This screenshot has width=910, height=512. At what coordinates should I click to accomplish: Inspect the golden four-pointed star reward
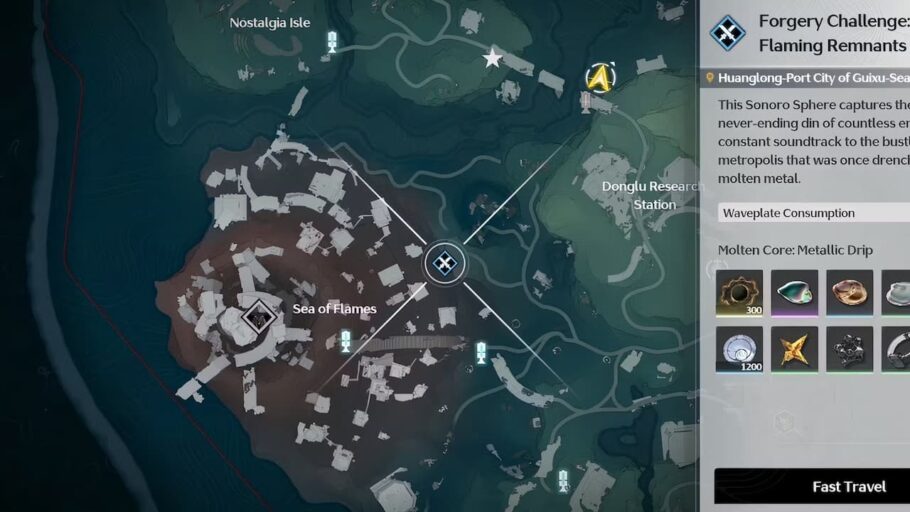(x=795, y=349)
